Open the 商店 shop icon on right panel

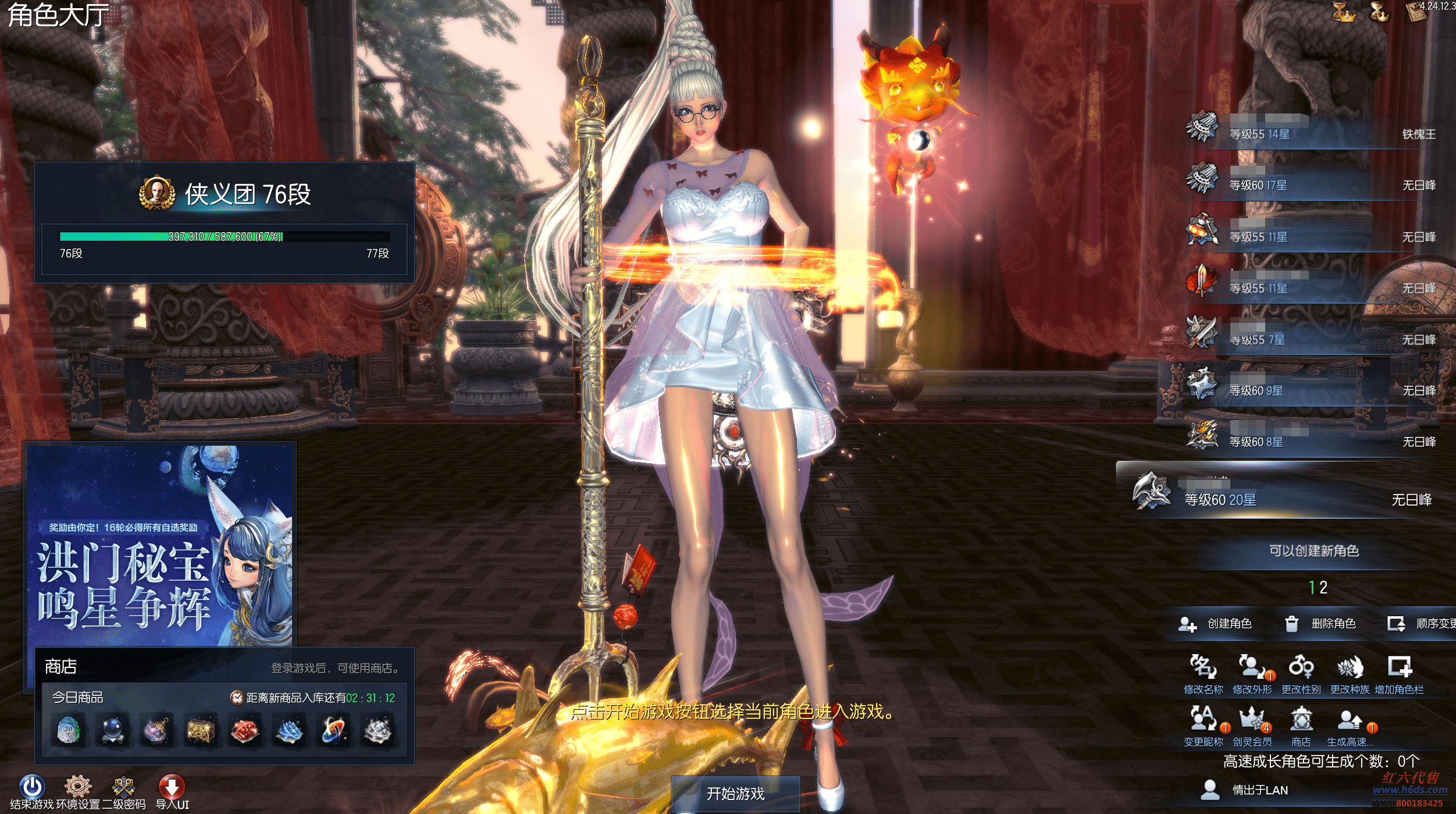1301,721
